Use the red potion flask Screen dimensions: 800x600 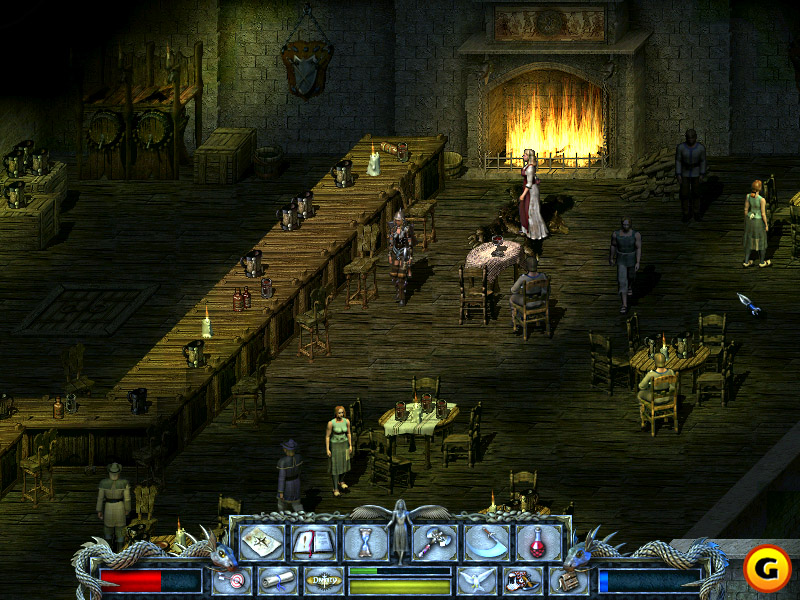(x=538, y=541)
